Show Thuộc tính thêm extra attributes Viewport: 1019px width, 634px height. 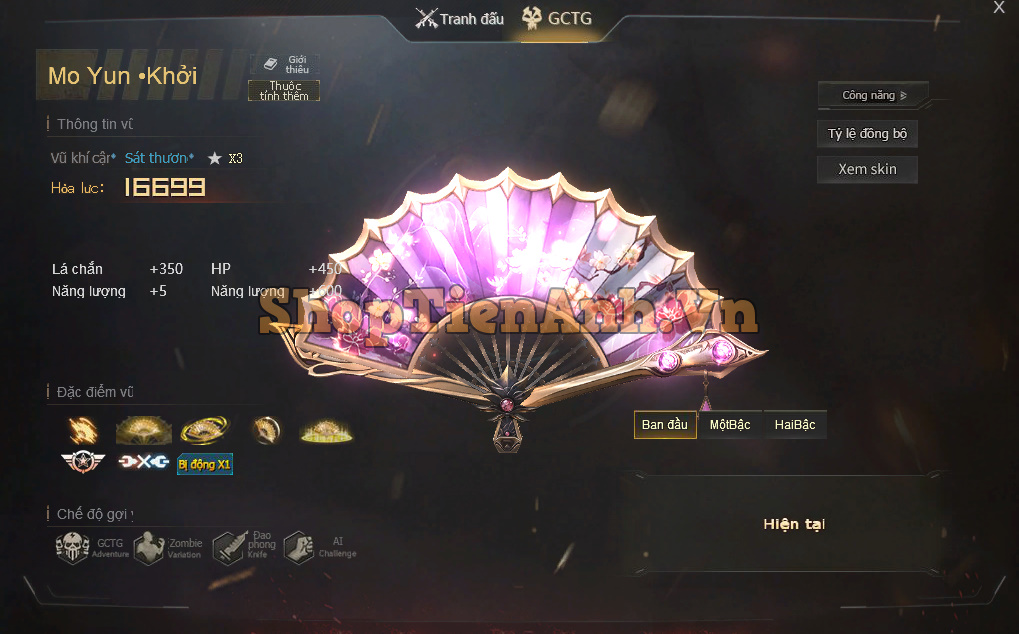pos(284,91)
